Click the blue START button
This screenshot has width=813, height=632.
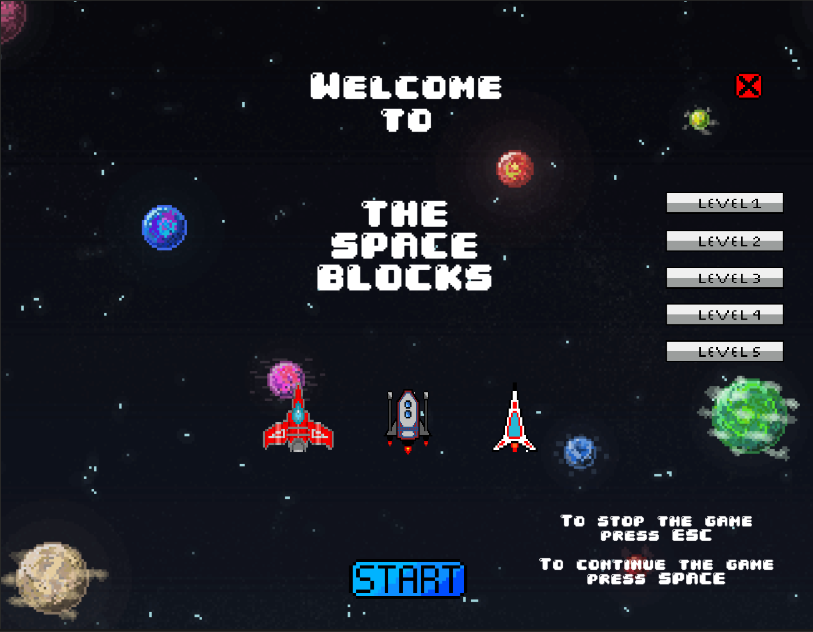408,578
